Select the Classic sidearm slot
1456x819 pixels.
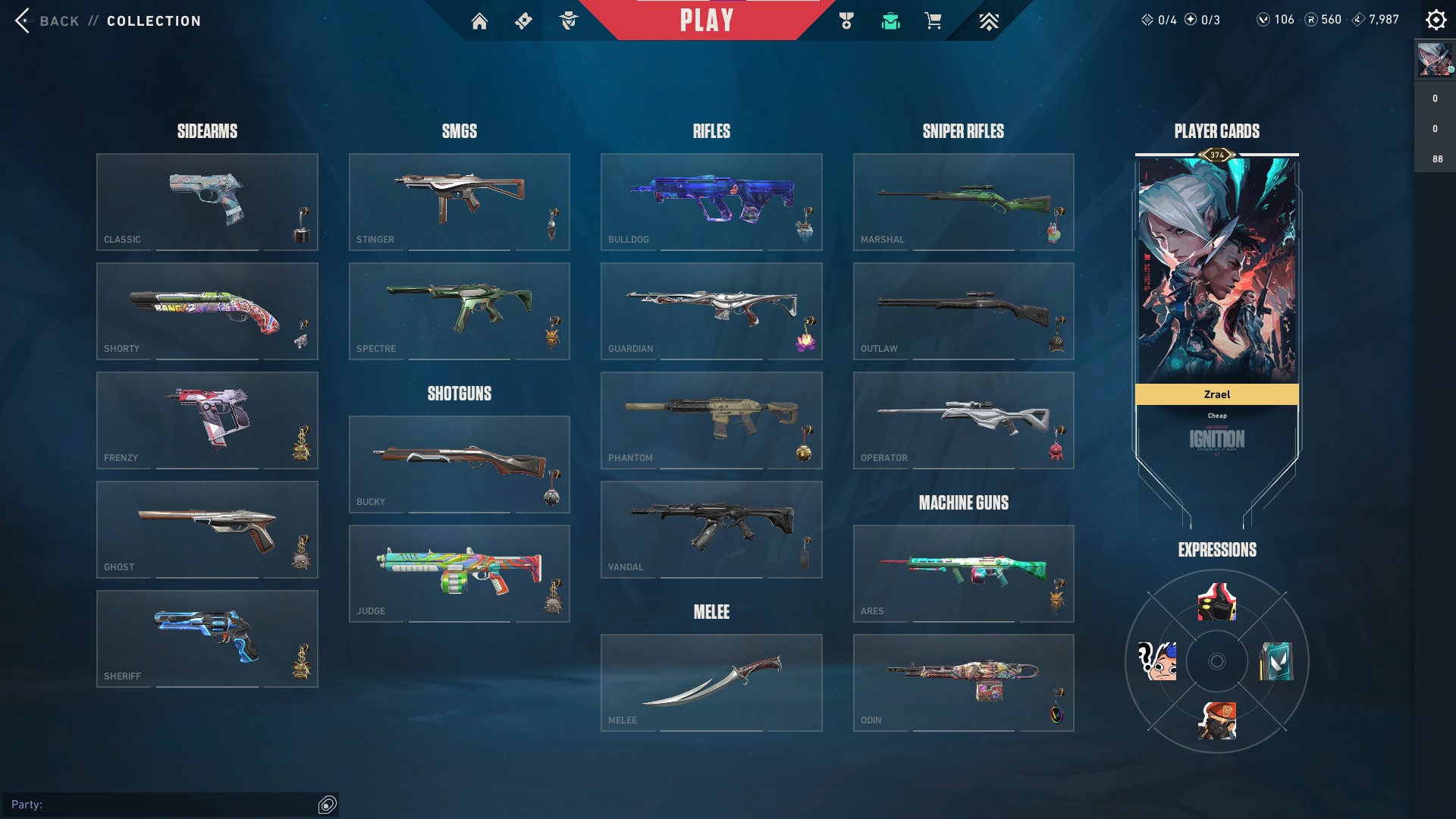pos(207,202)
